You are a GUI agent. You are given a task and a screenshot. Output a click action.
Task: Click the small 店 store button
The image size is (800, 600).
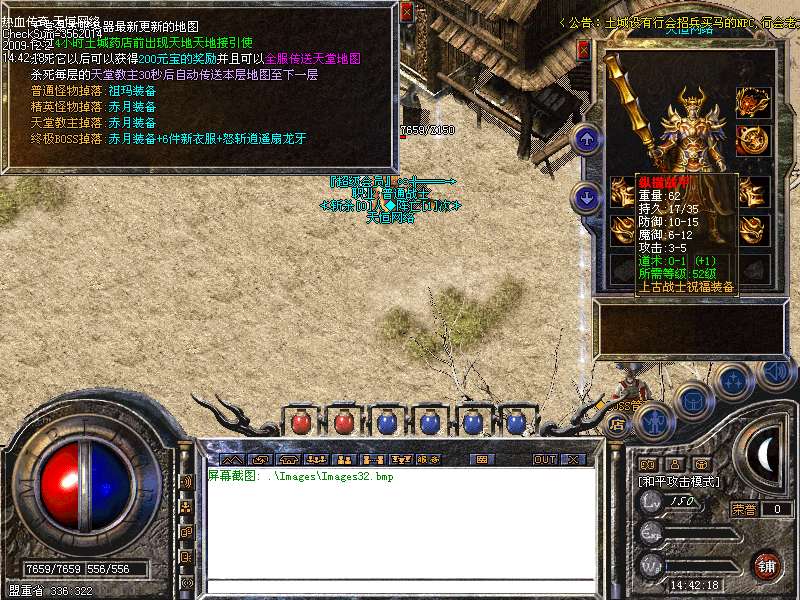615,424
